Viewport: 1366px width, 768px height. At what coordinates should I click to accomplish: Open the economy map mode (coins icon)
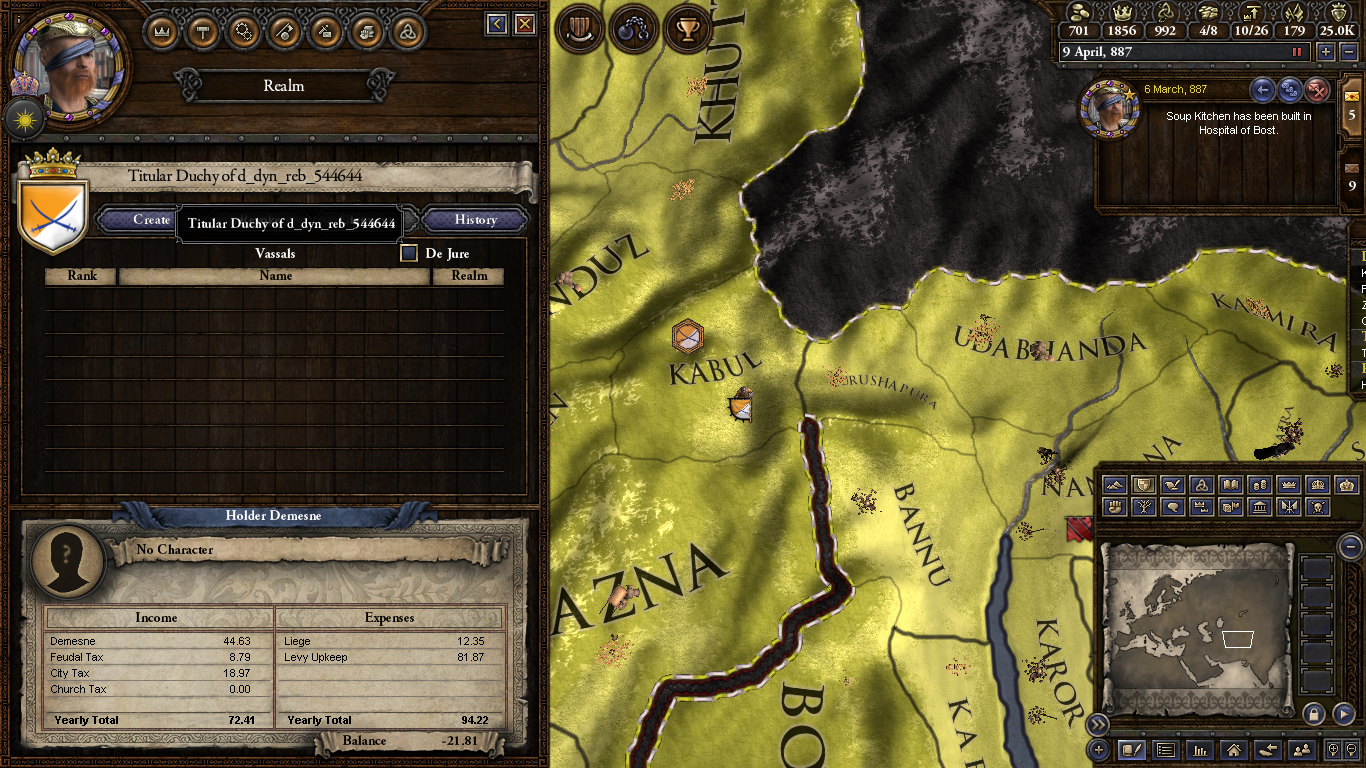click(1260, 484)
